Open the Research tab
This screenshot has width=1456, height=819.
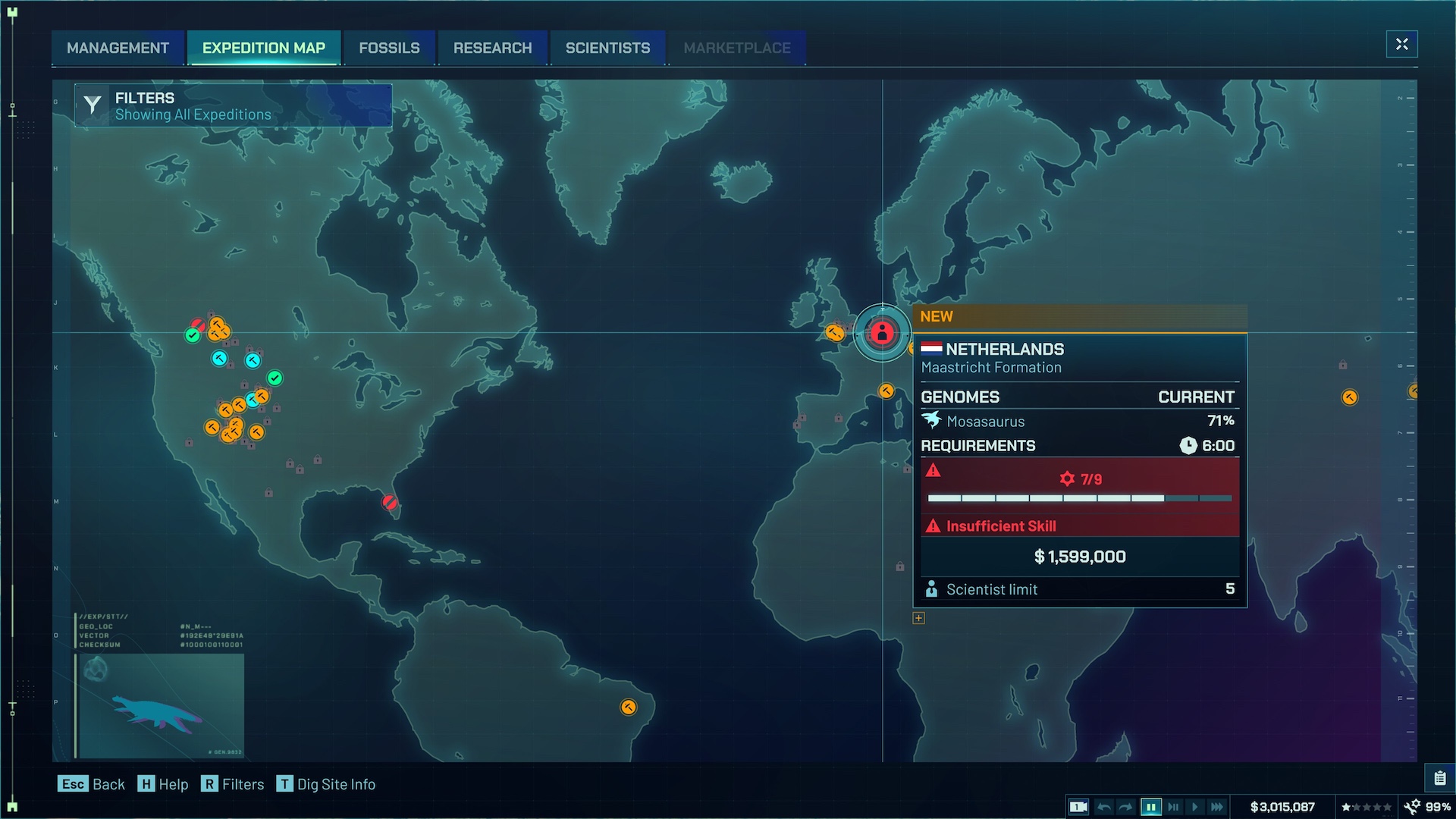point(492,48)
